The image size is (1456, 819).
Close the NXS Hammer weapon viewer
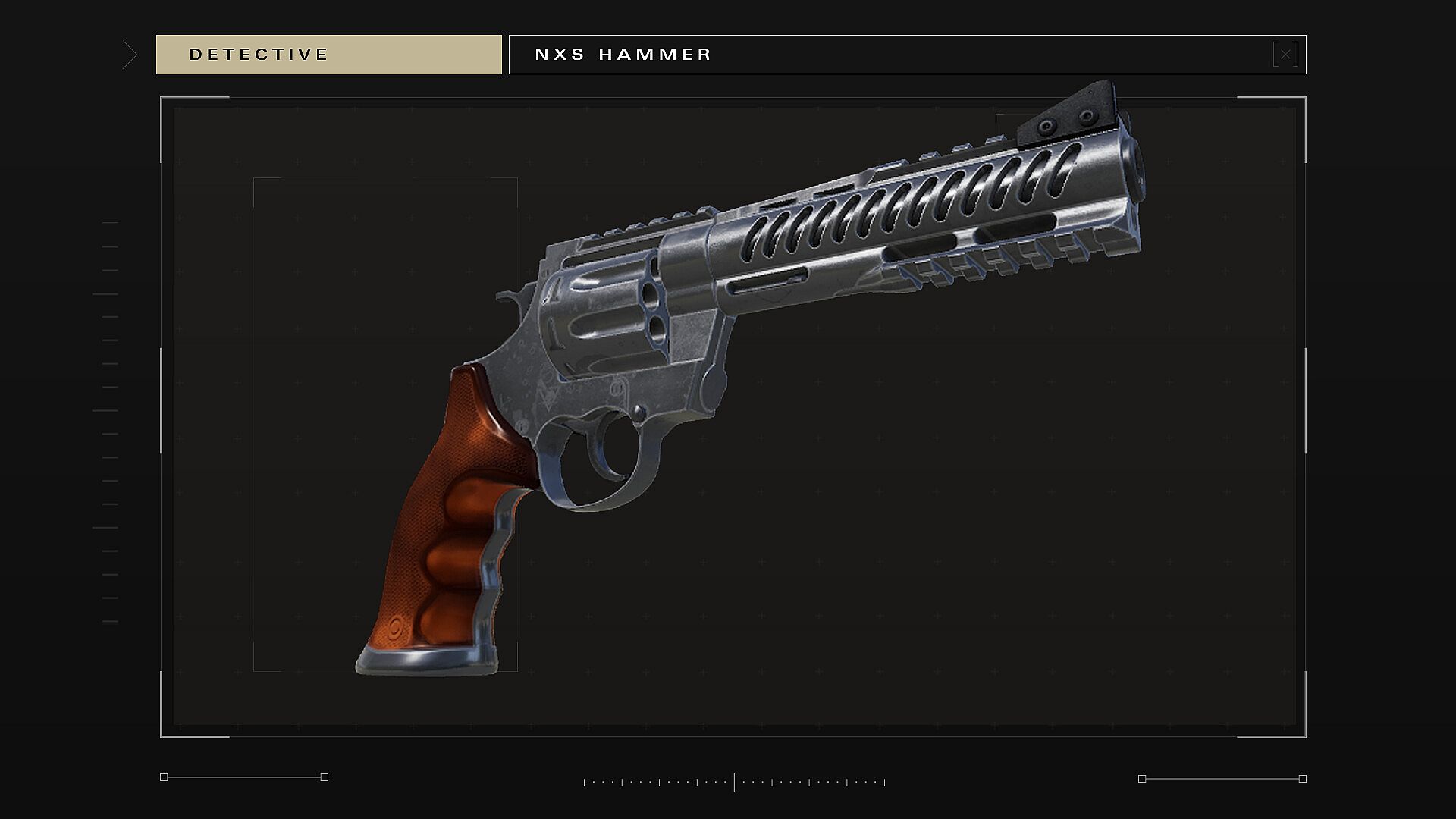point(1285,55)
